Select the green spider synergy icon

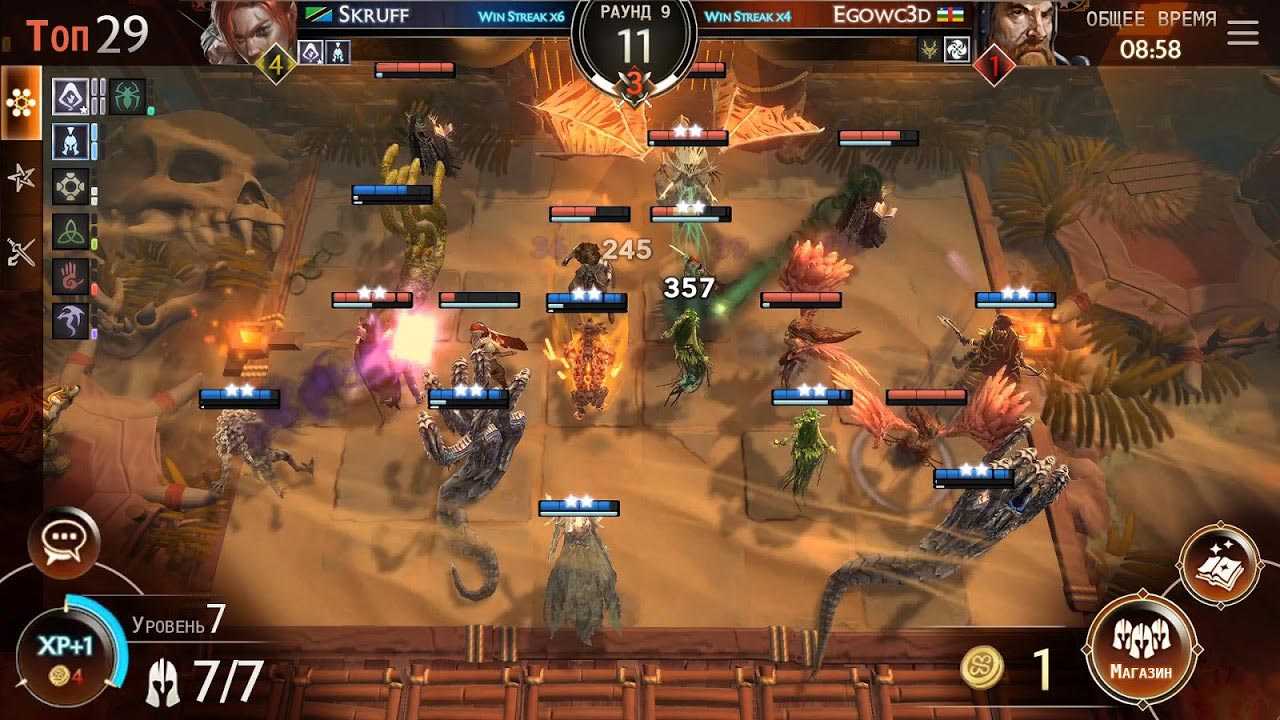pyautogui.click(x=127, y=96)
